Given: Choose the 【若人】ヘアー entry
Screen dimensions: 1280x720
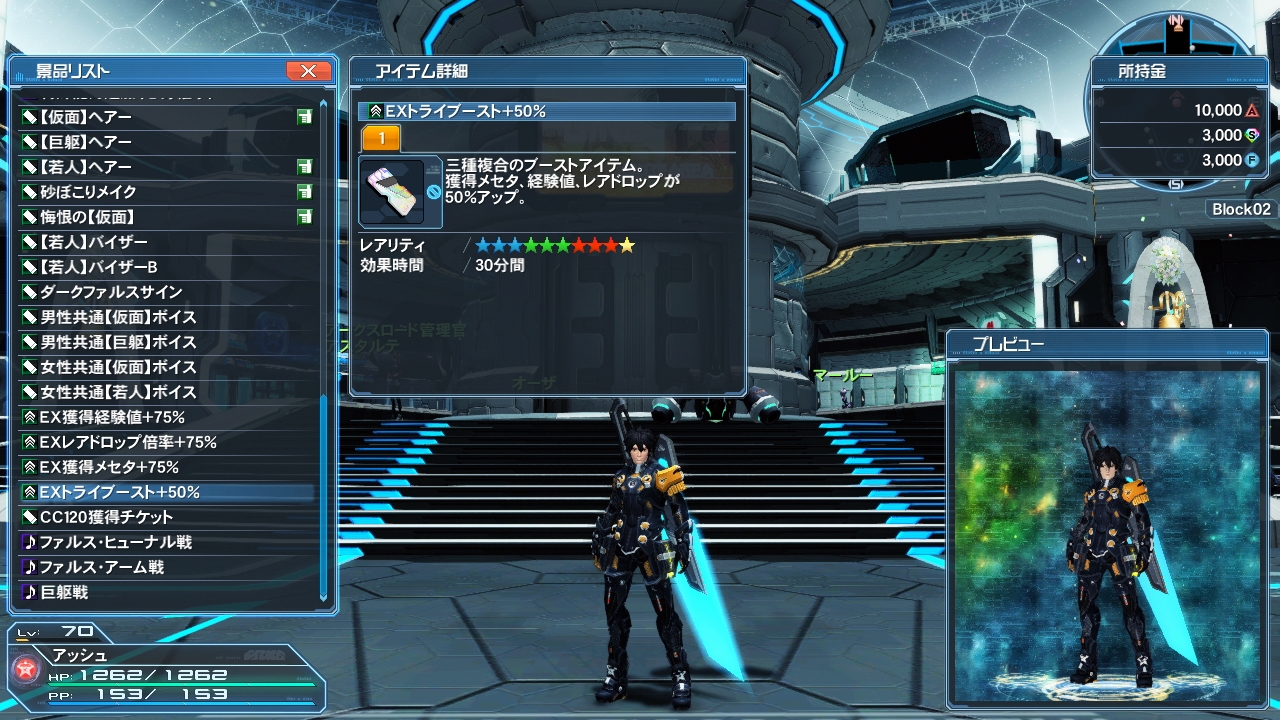Looking at the screenshot, I should (x=86, y=167).
